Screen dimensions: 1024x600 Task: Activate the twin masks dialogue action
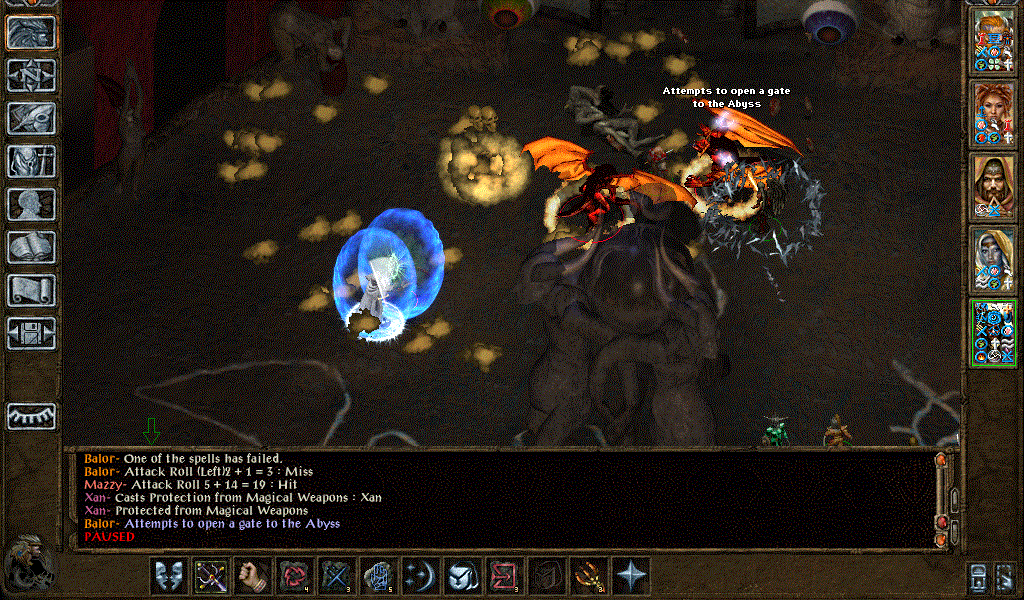pyautogui.click(x=169, y=576)
